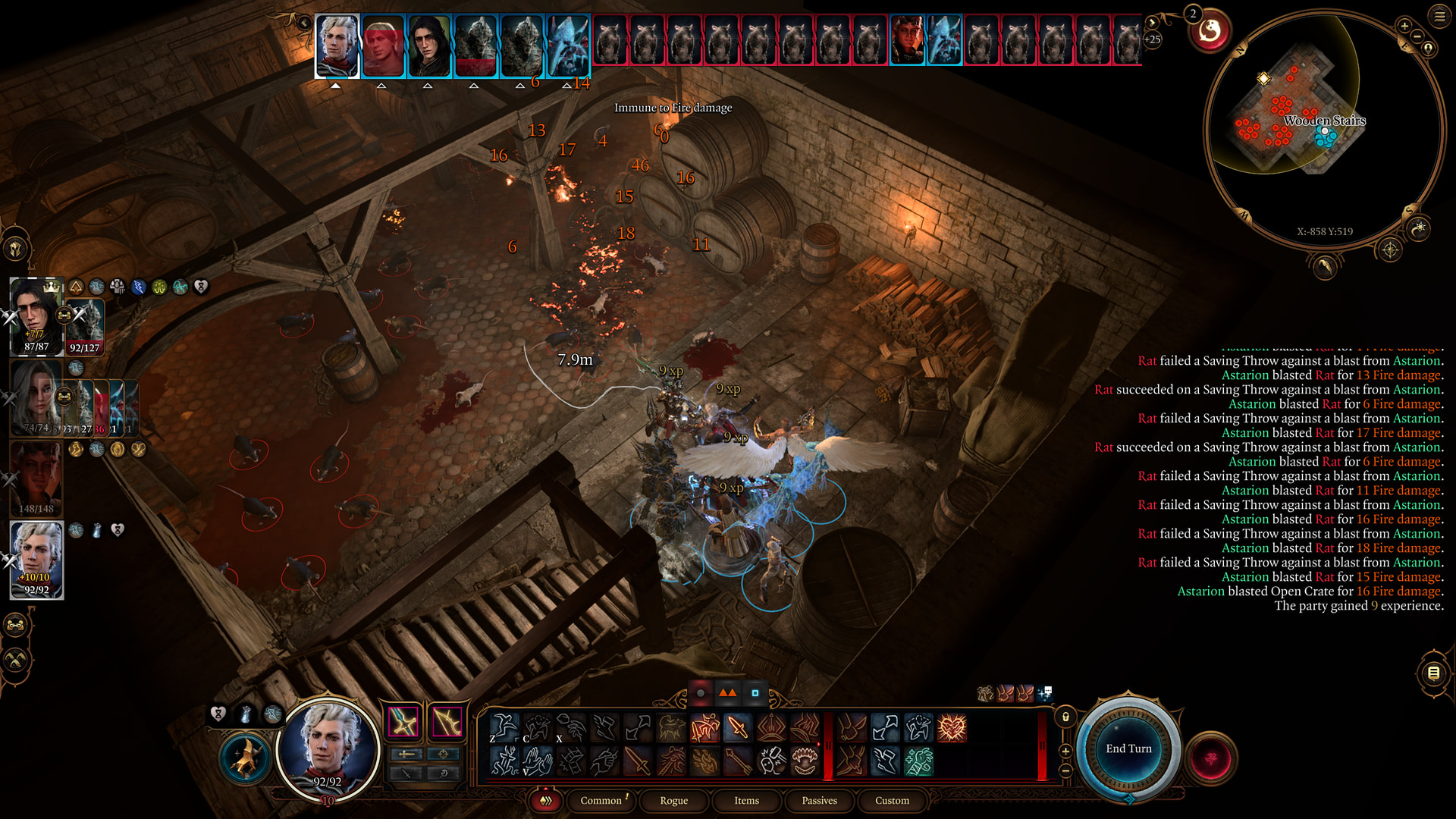Show the Items hotbar tab
Viewport: 1456px width, 819px height.
pos(746,800)
